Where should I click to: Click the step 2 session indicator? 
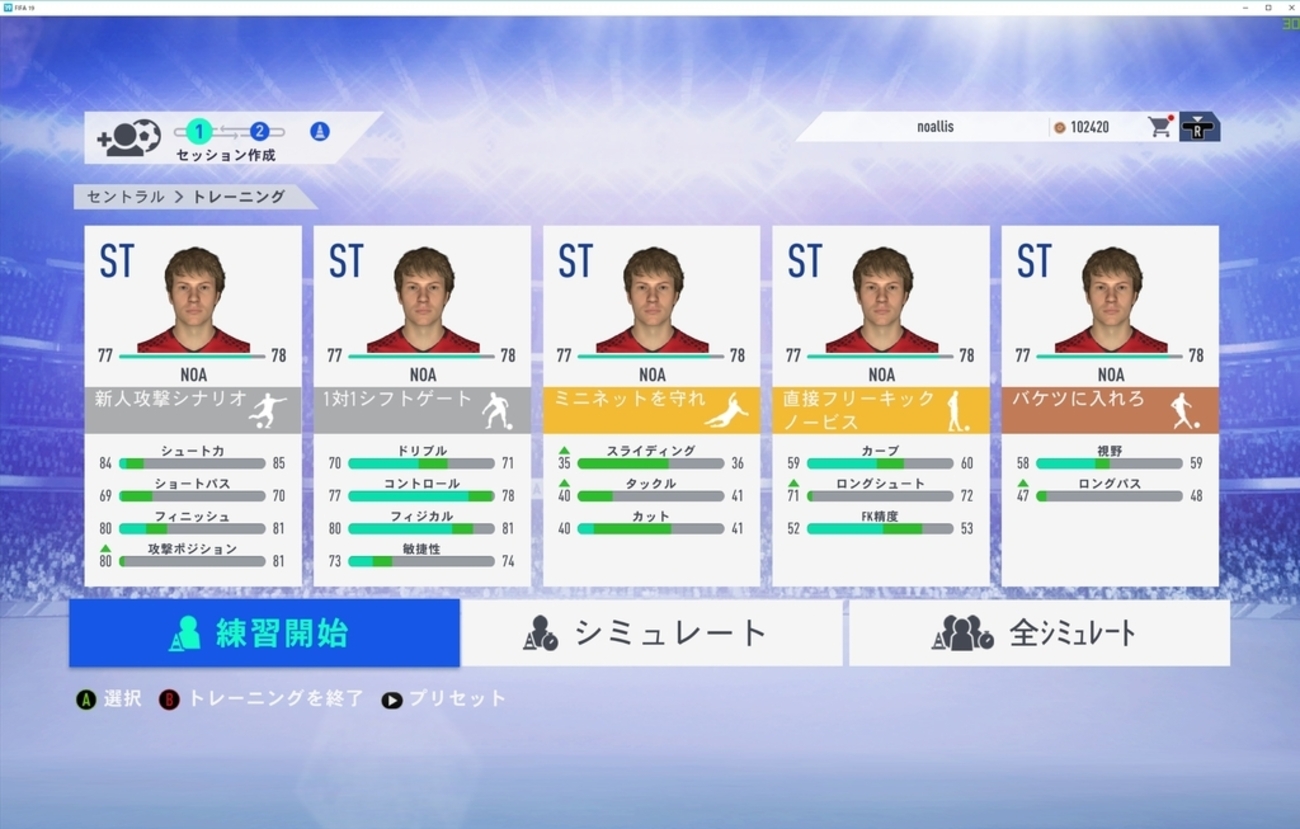[x=259, y=131]
